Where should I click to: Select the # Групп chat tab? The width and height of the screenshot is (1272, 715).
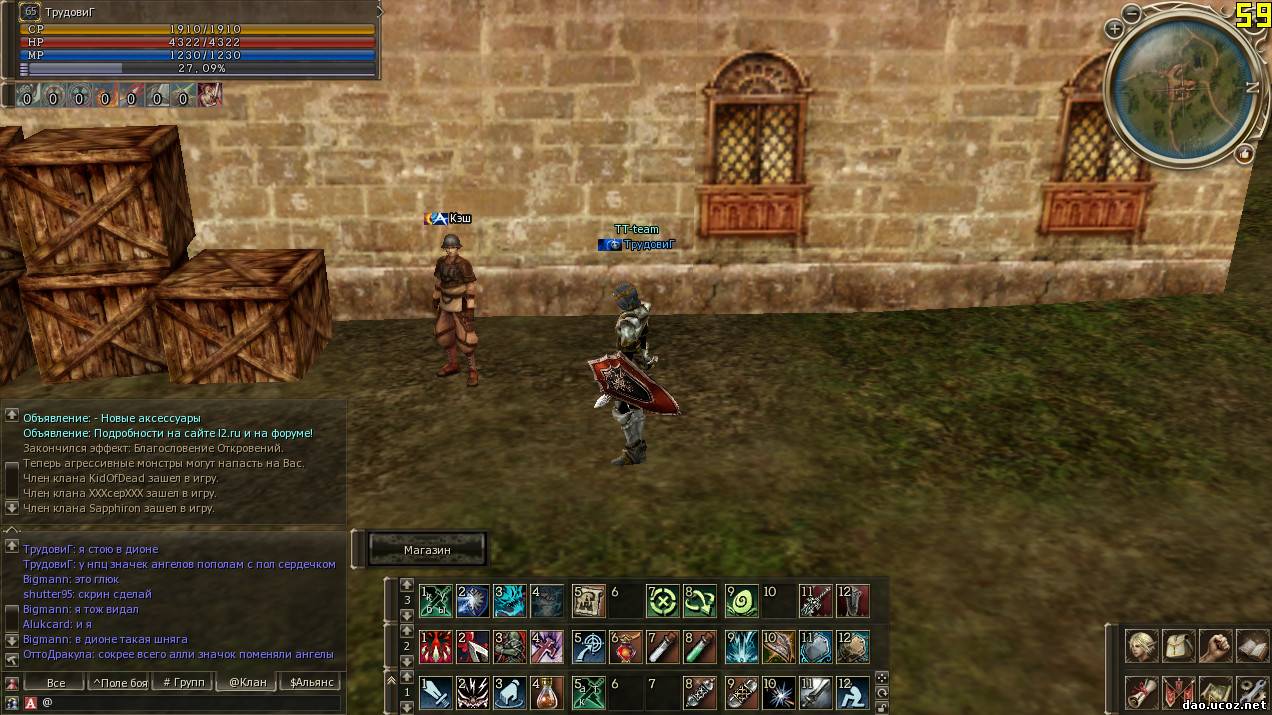183,683
